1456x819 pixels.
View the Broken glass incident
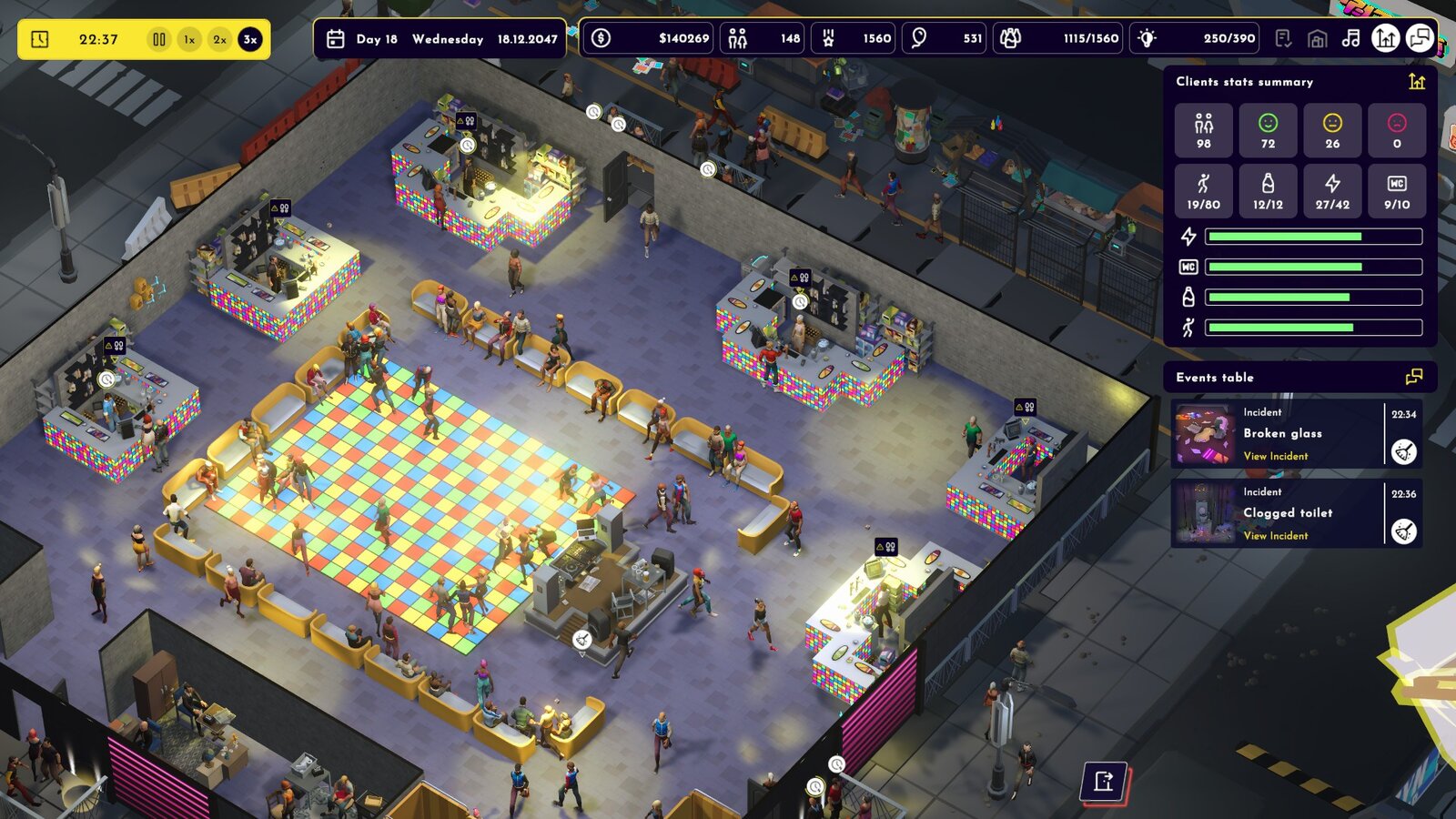click(x=1276, y=456)
